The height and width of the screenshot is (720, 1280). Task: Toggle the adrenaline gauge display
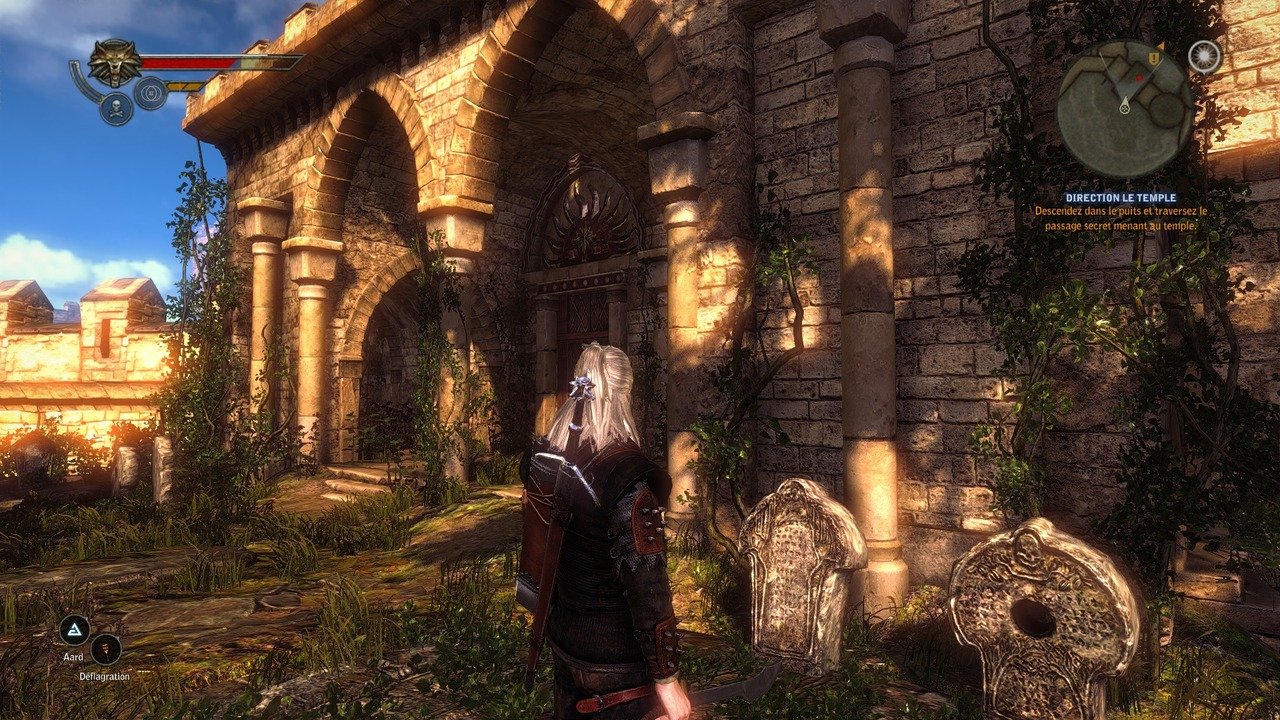[x=185, y=85]
